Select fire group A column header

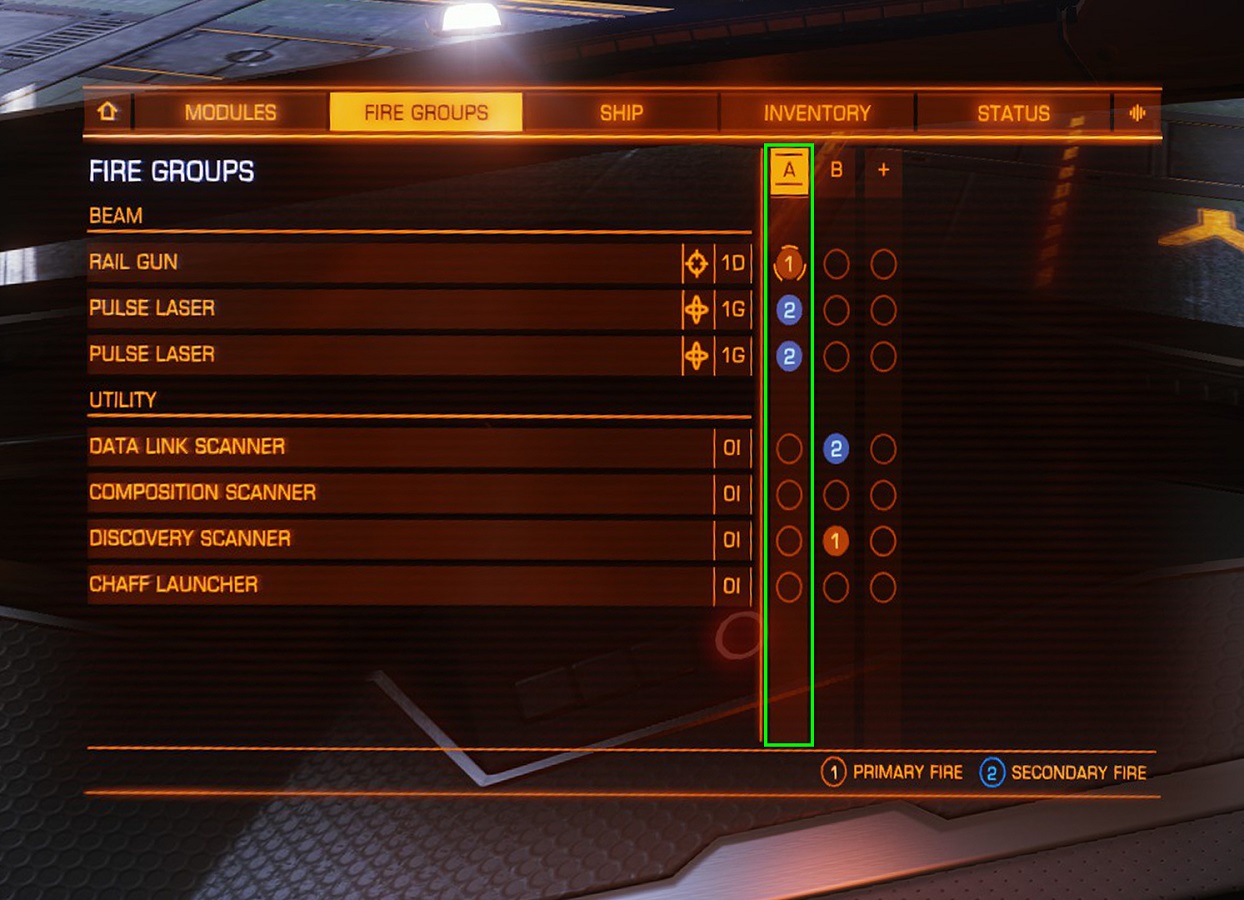(x=789, y=171)
